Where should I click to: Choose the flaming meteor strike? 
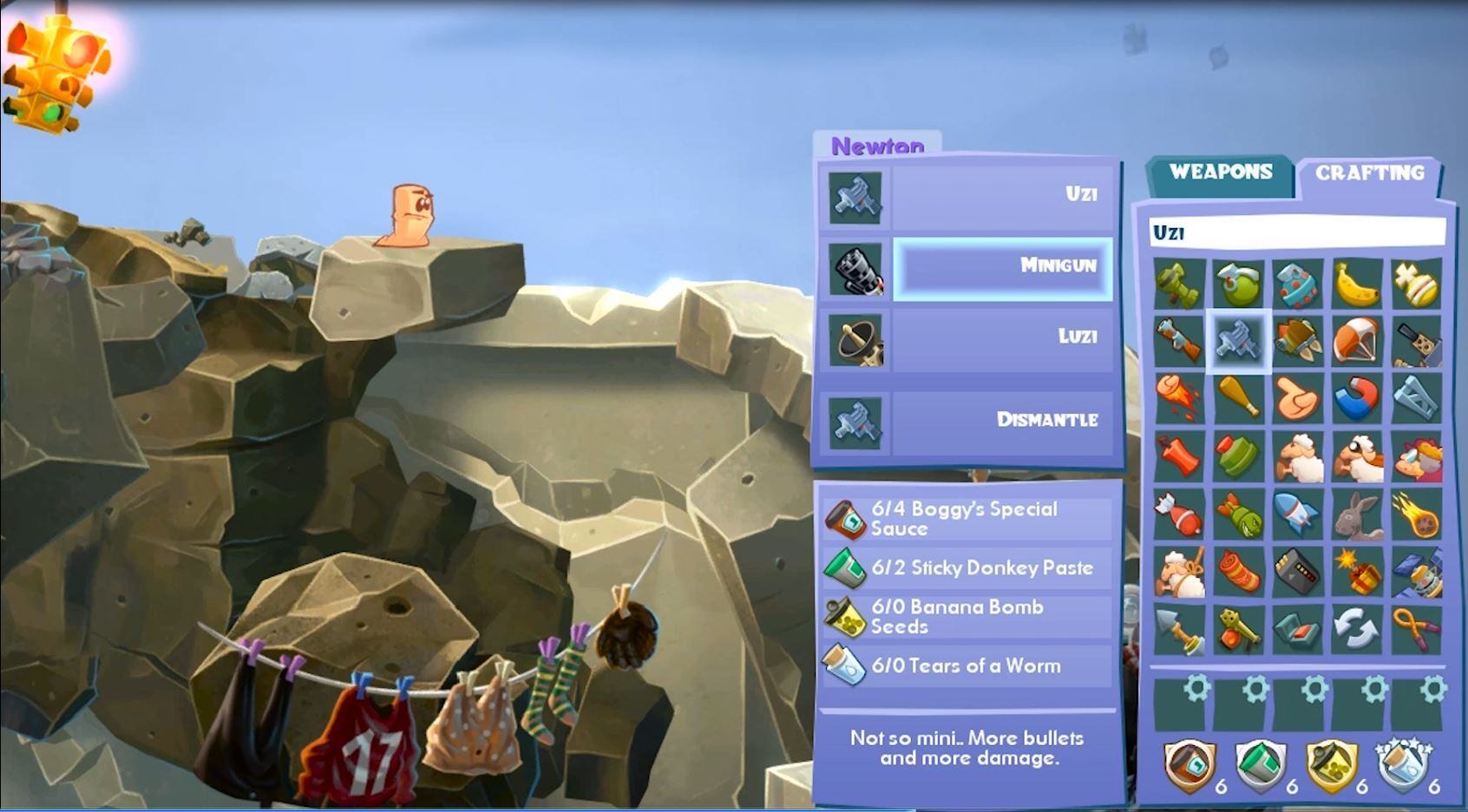coord(1416,514)
